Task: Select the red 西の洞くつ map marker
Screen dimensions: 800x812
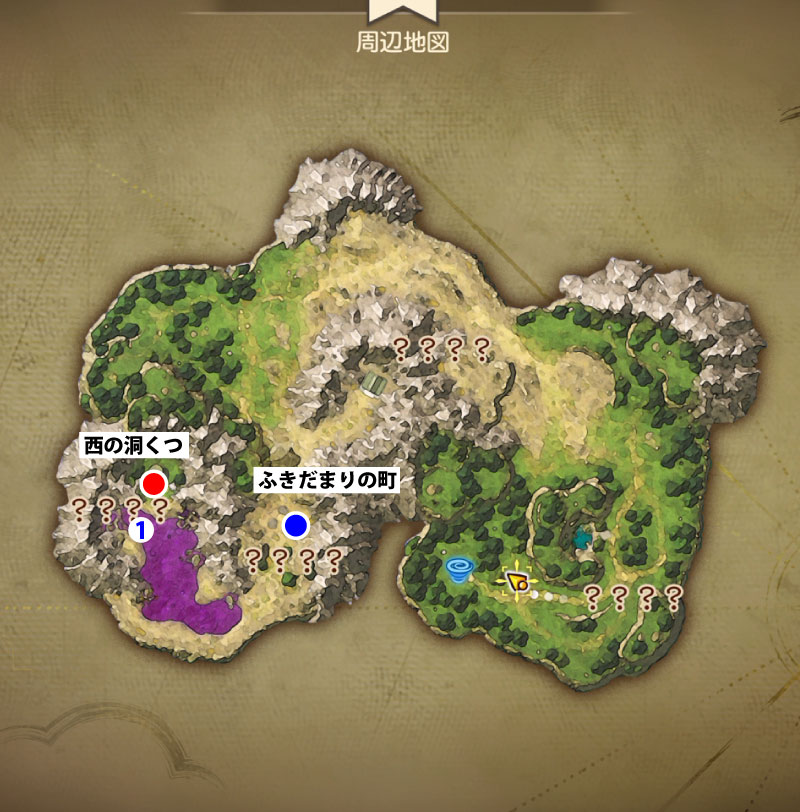Action: tap(153, 484)
